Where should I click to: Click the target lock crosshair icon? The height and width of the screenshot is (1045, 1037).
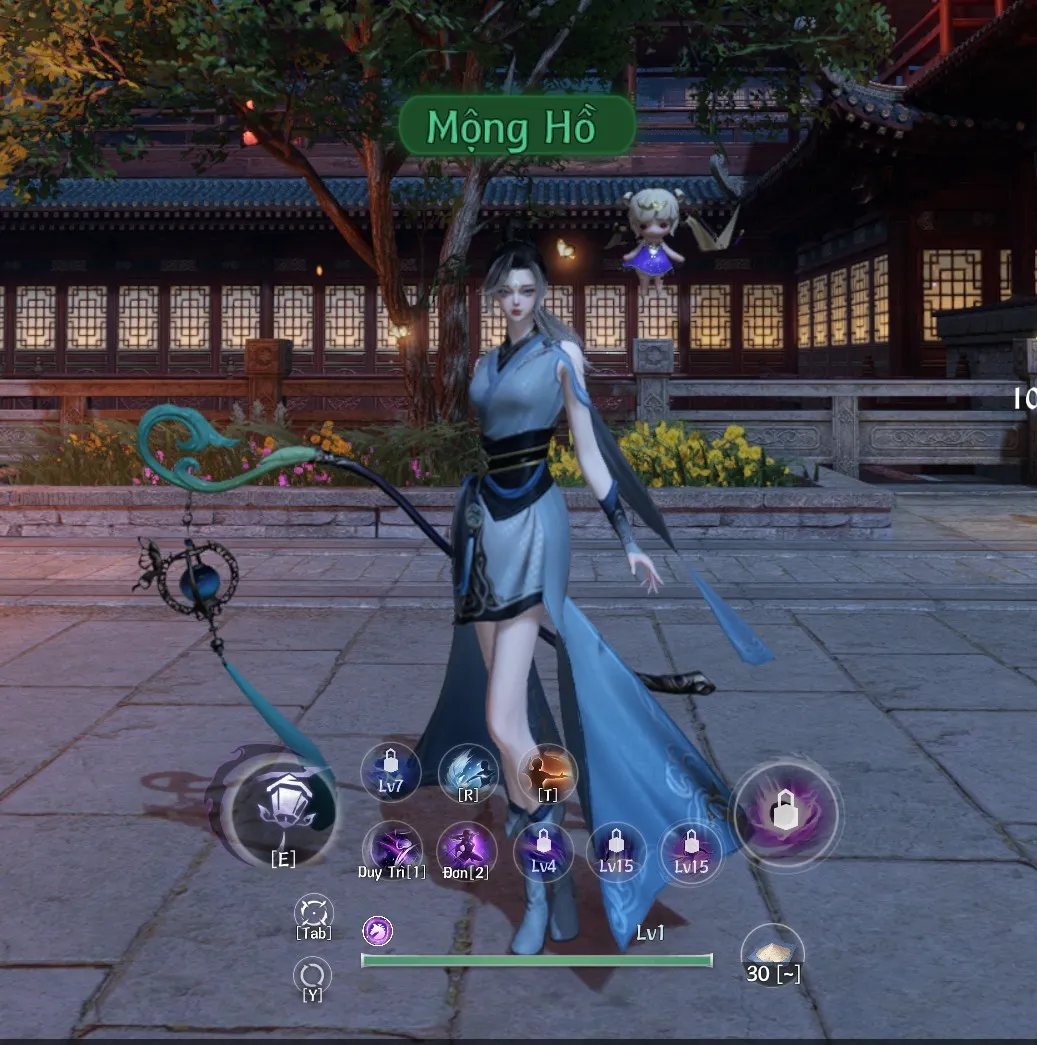click(313, 912)
